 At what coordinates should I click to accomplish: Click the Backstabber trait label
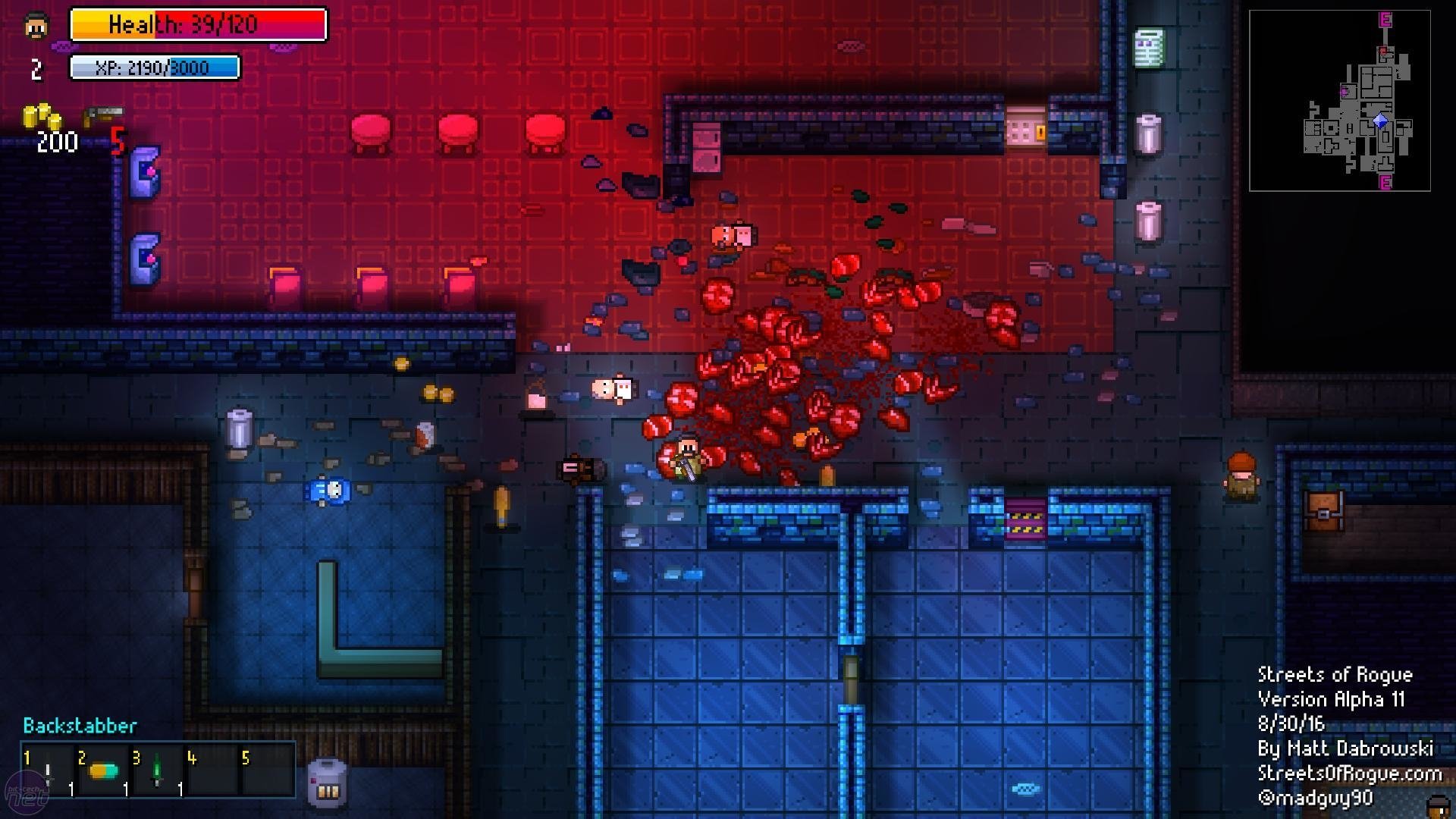point(78,726)
